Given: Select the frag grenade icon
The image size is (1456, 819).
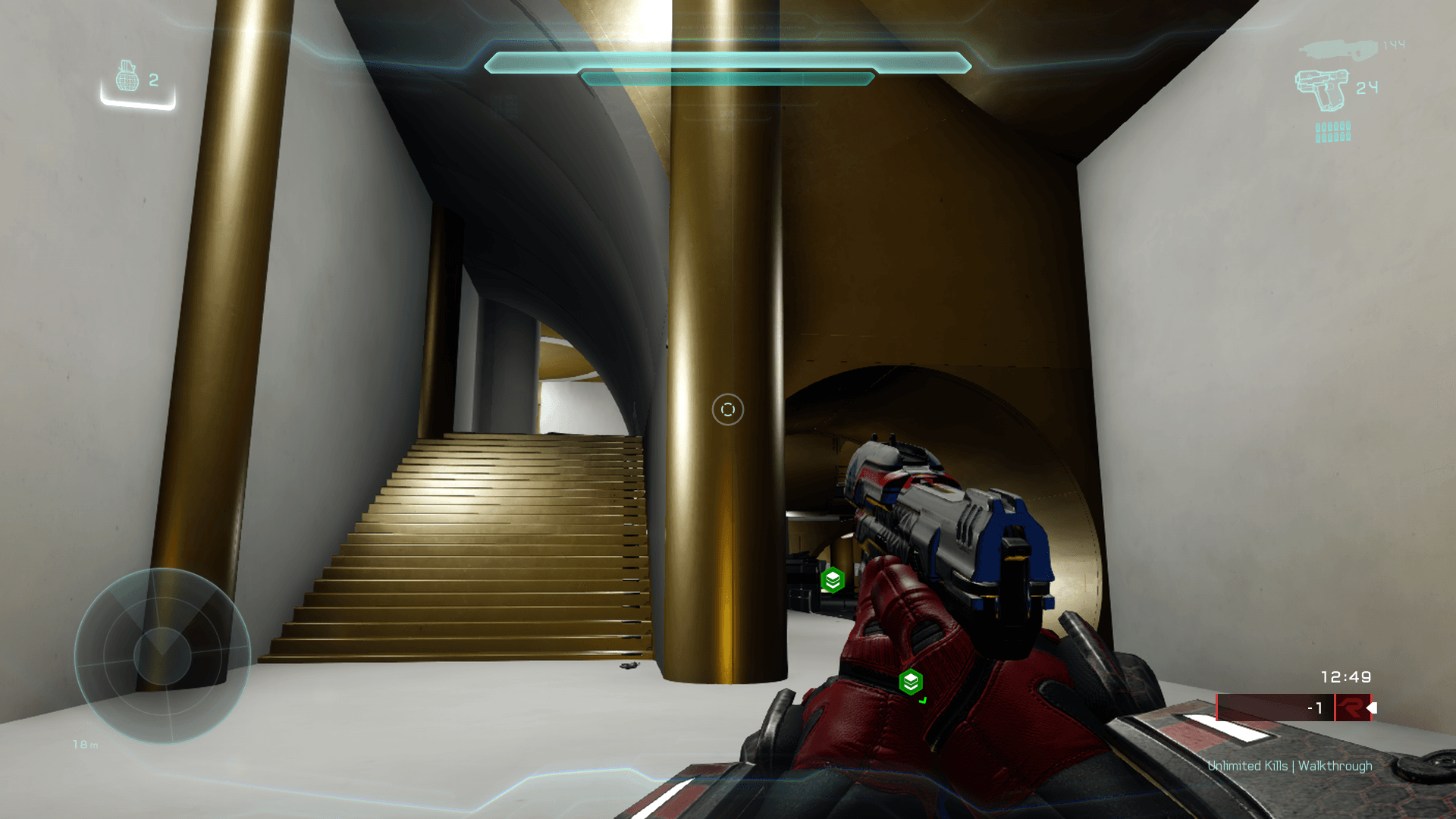Looking at the screenshot, I should [x=127, y=76].
